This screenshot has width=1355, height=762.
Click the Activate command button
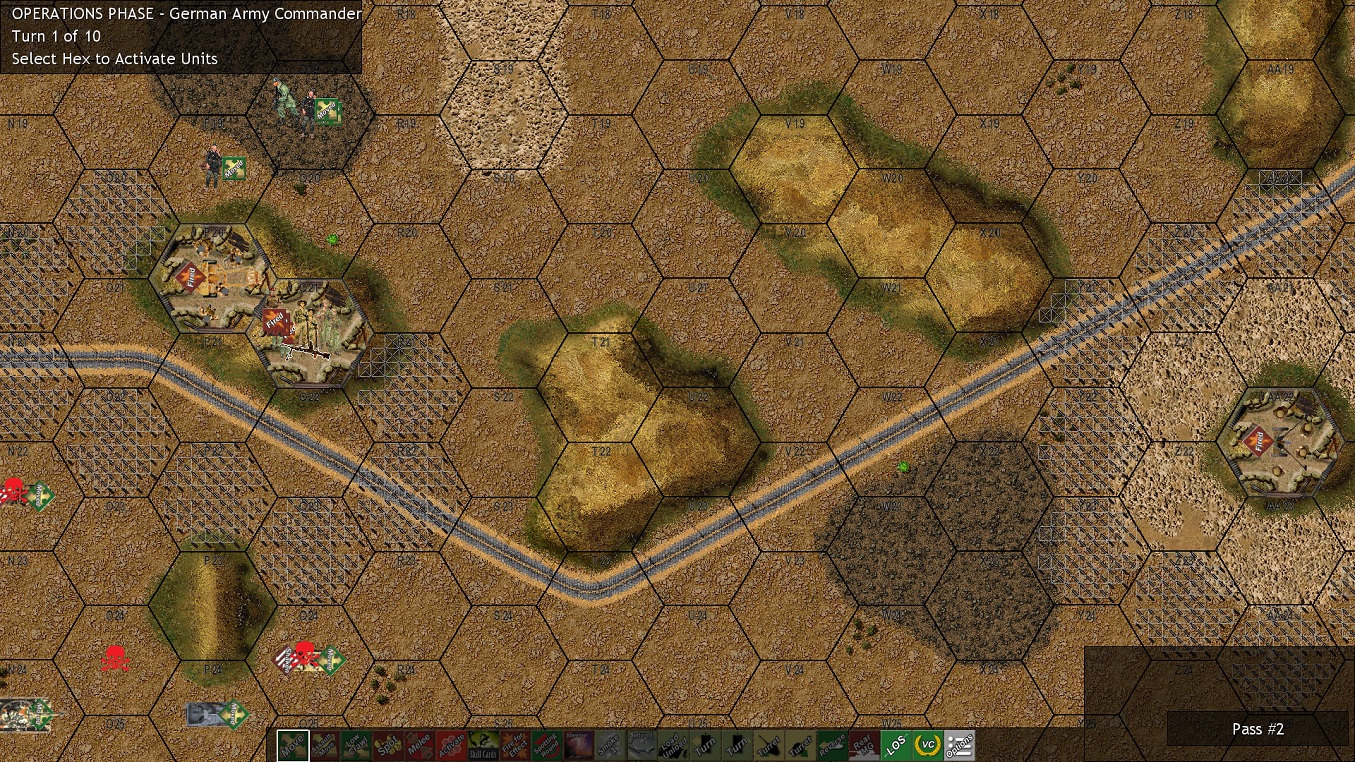(x=452, y=745)
